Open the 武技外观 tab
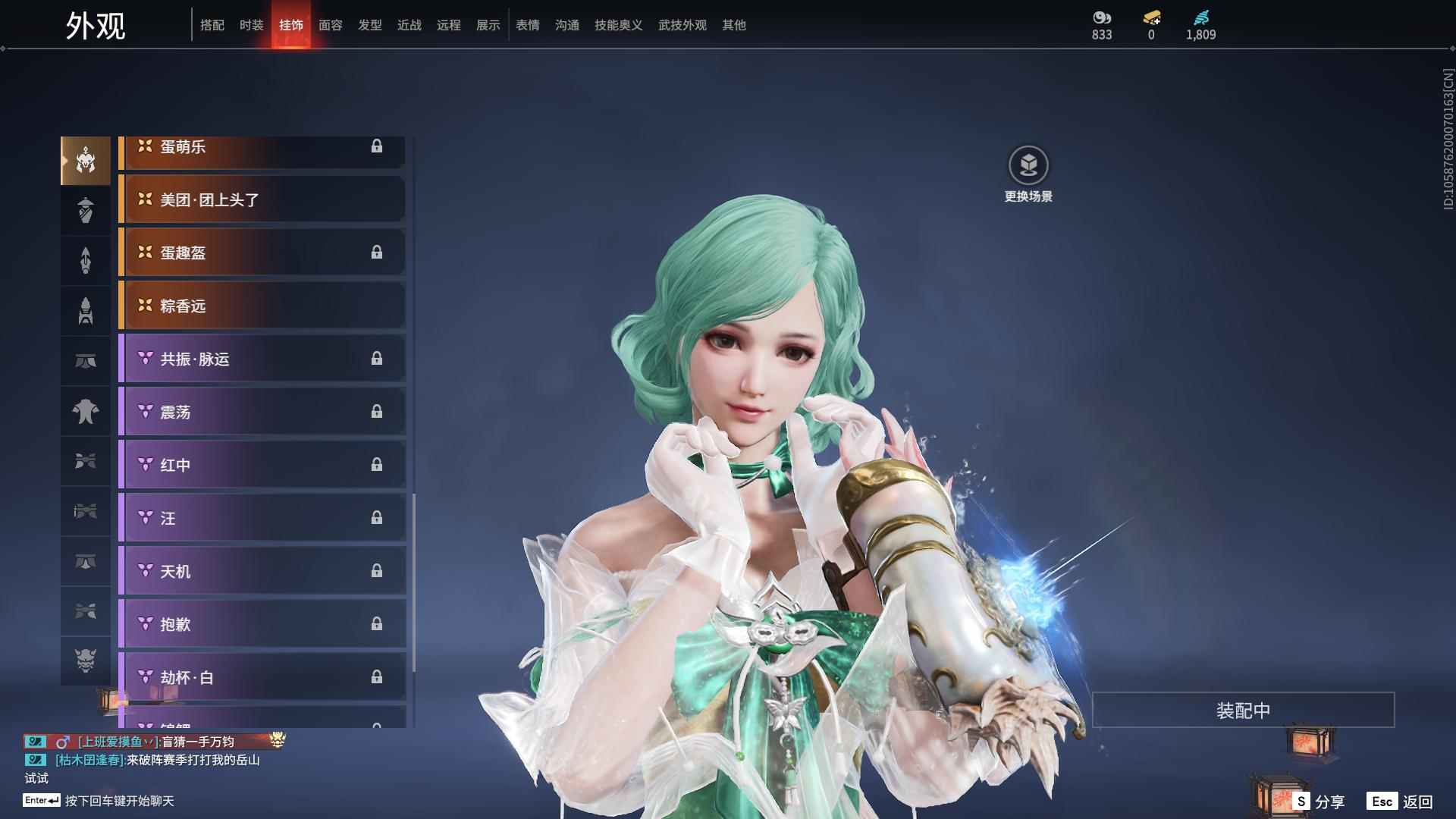This screenshot has height=819, width=1456. pyautogui.click(x=682, y=25)
